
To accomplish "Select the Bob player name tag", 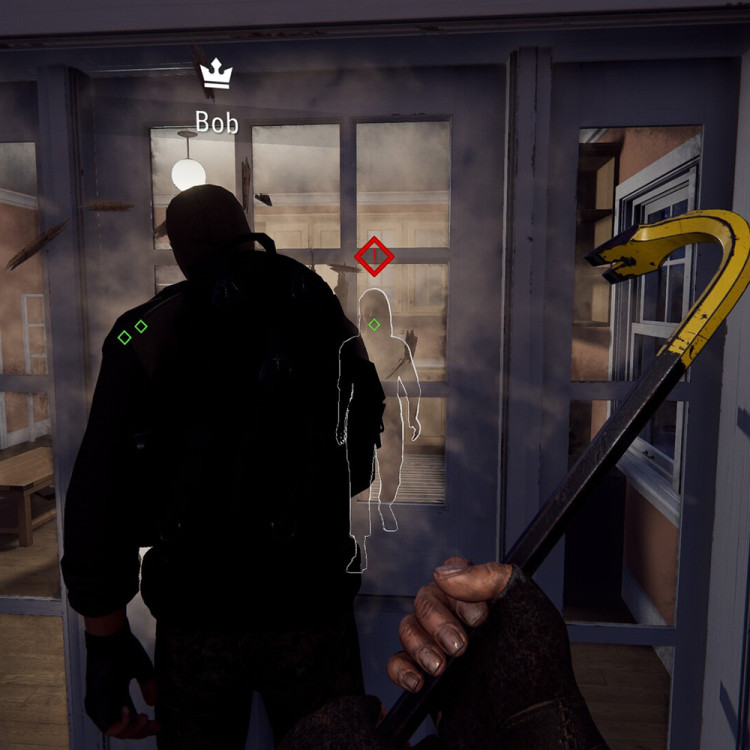I will 217,122.
